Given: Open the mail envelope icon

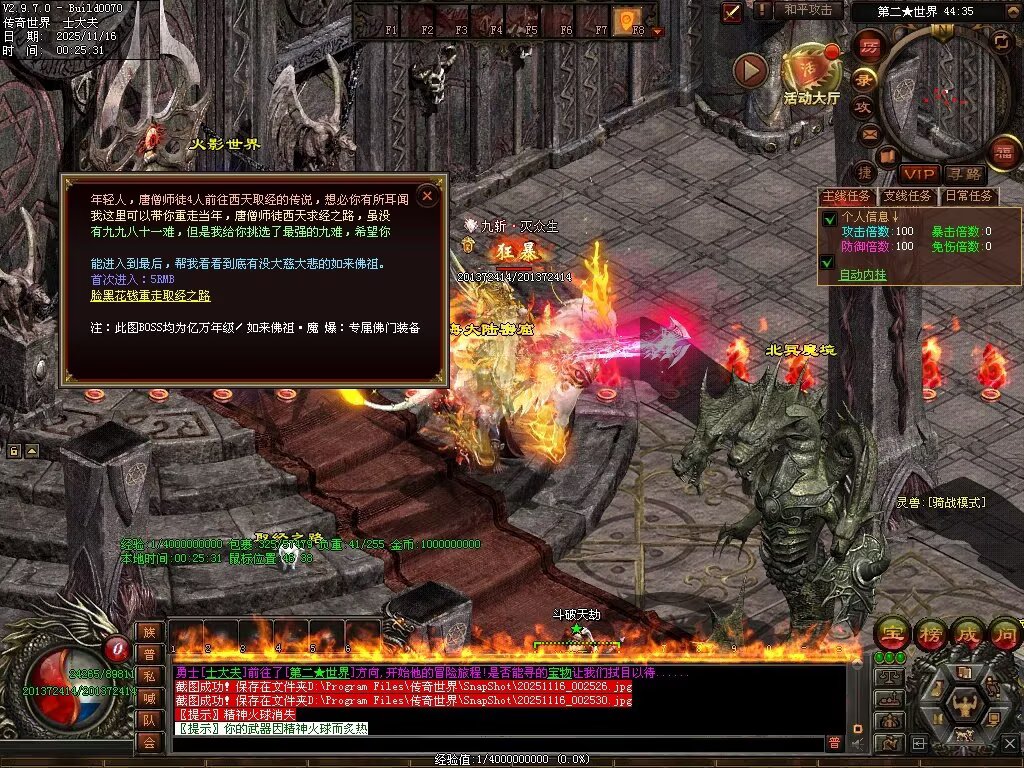Looking at the screenshot, I should point(868,133).
